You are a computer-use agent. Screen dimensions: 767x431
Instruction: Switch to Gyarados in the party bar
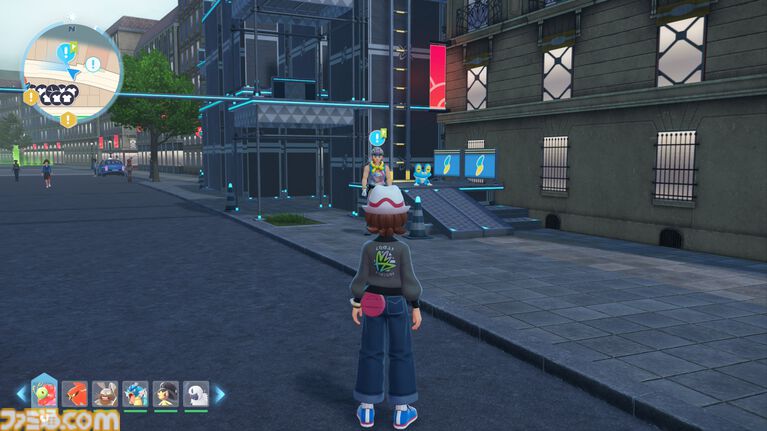[135, 394]
